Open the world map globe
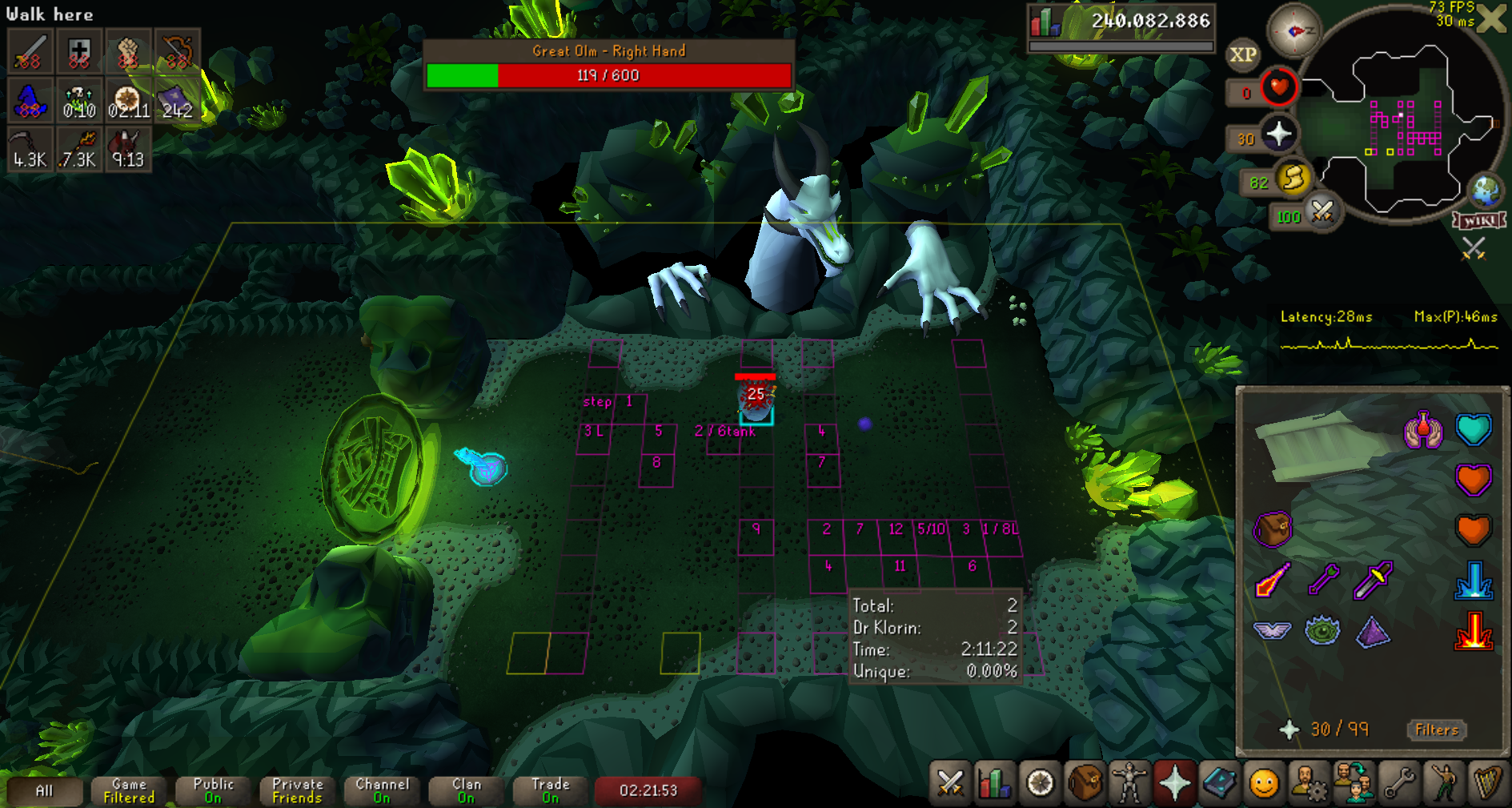This screenshot has height=808, width=1512. click(x=1486, y=190)
